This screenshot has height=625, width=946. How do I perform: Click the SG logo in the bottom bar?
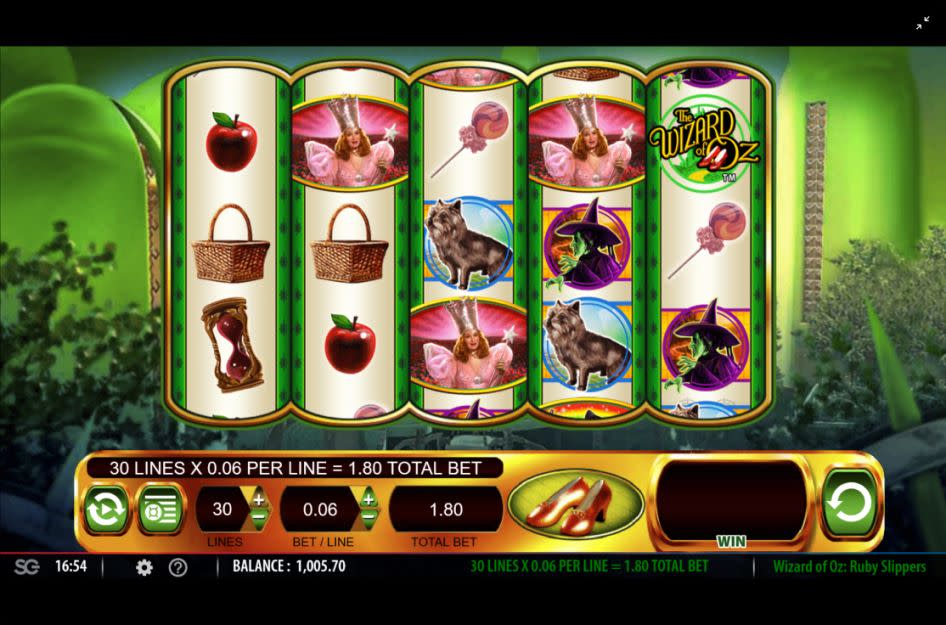[26, 567]
